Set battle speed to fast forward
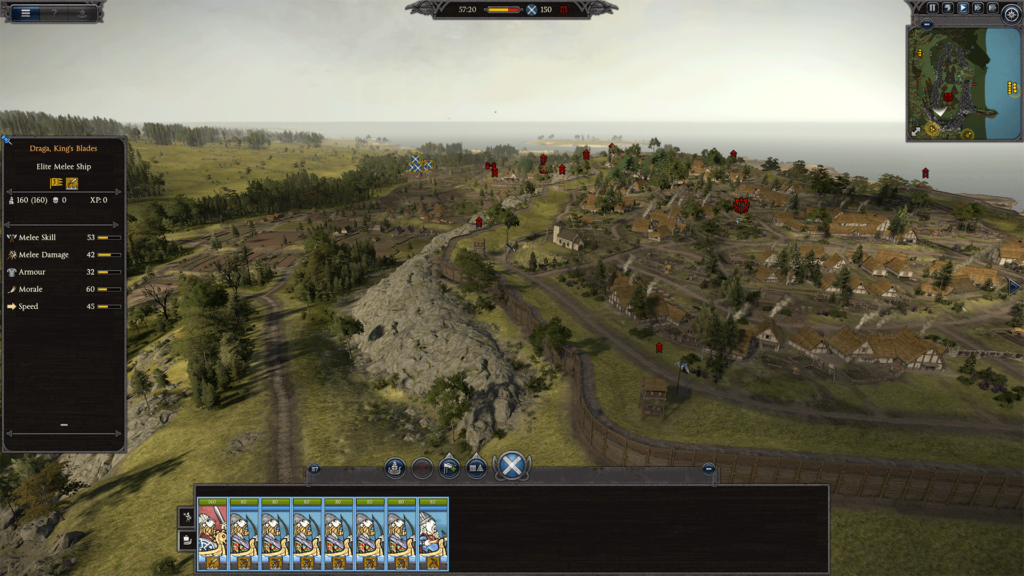Image resolution: width=1024 pixels, height=576 pixels. (x=977, y=8)
